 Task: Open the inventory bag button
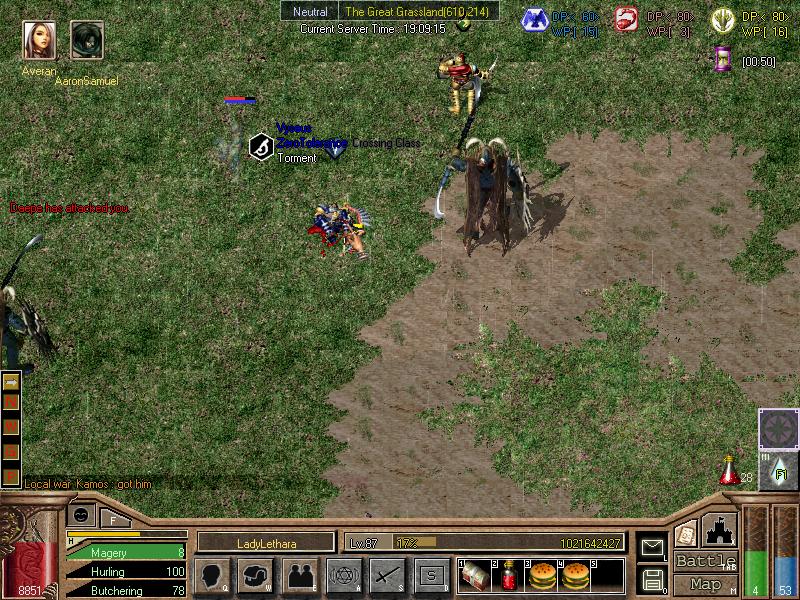coord(256,575)
